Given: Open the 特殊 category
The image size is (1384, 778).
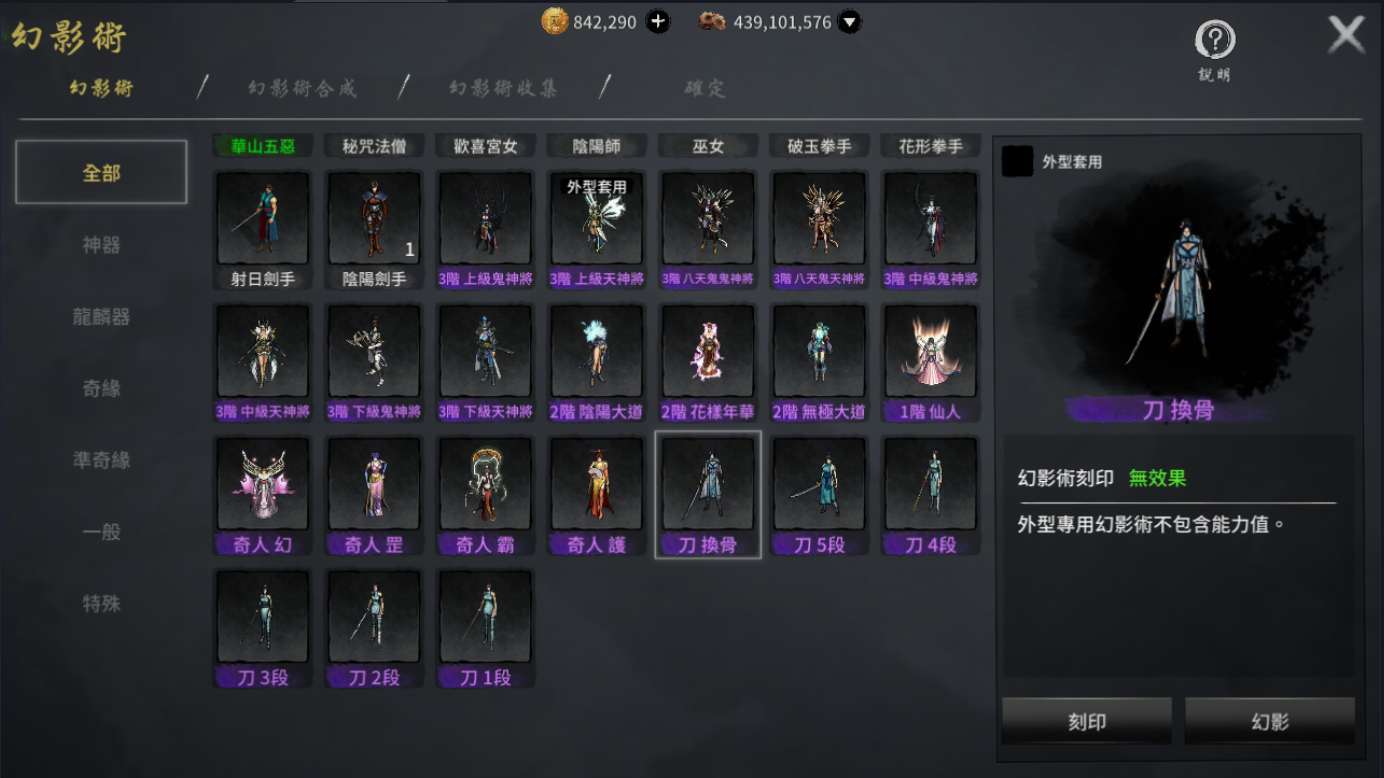Looking at the screenshot, I should pyautogui.click(x=101, y=604).
